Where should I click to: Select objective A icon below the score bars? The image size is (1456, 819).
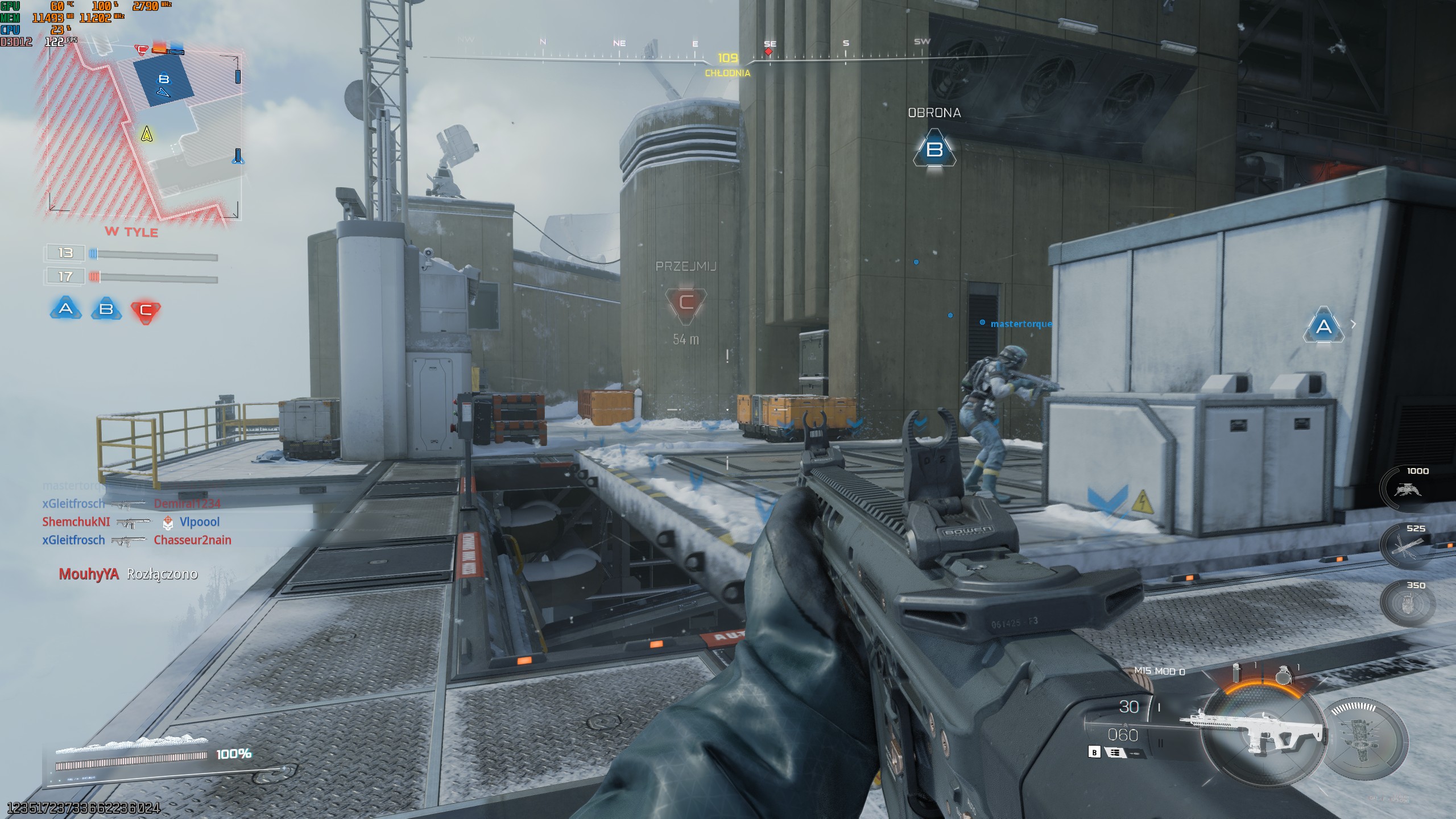click(x=66, y=309)
